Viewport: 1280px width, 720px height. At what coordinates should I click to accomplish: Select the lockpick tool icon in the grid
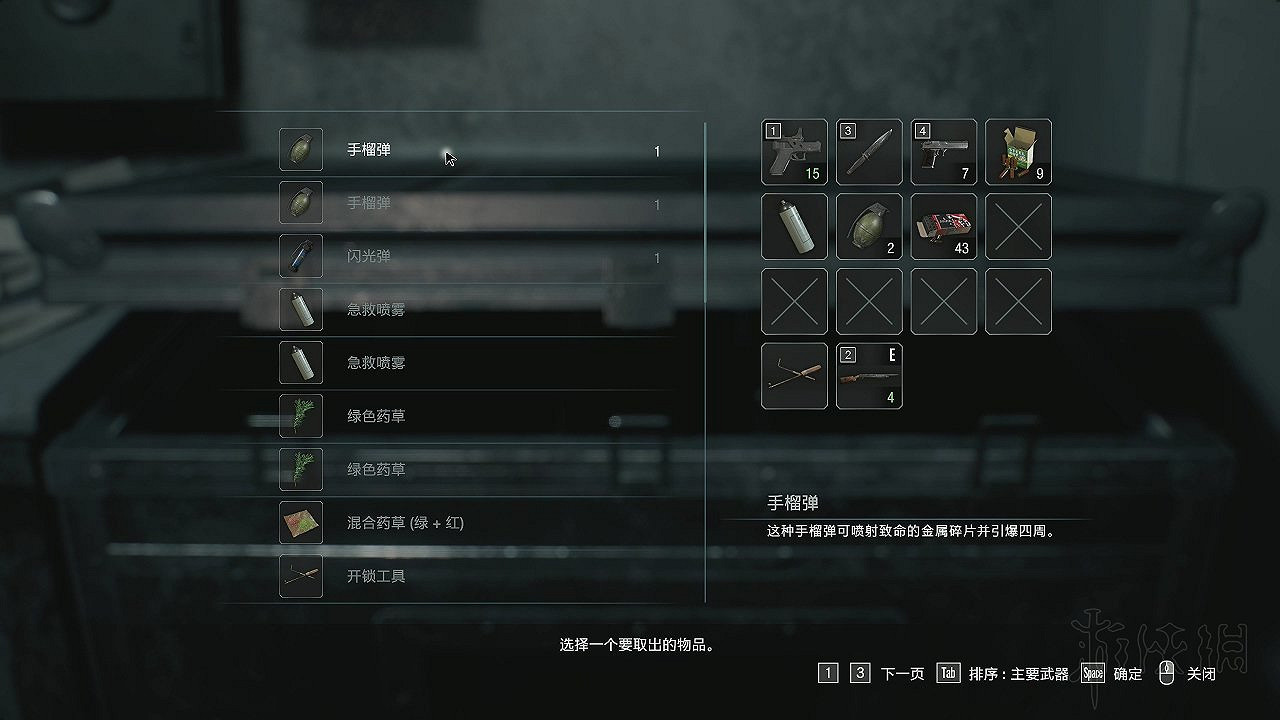(x=794, y=376)
